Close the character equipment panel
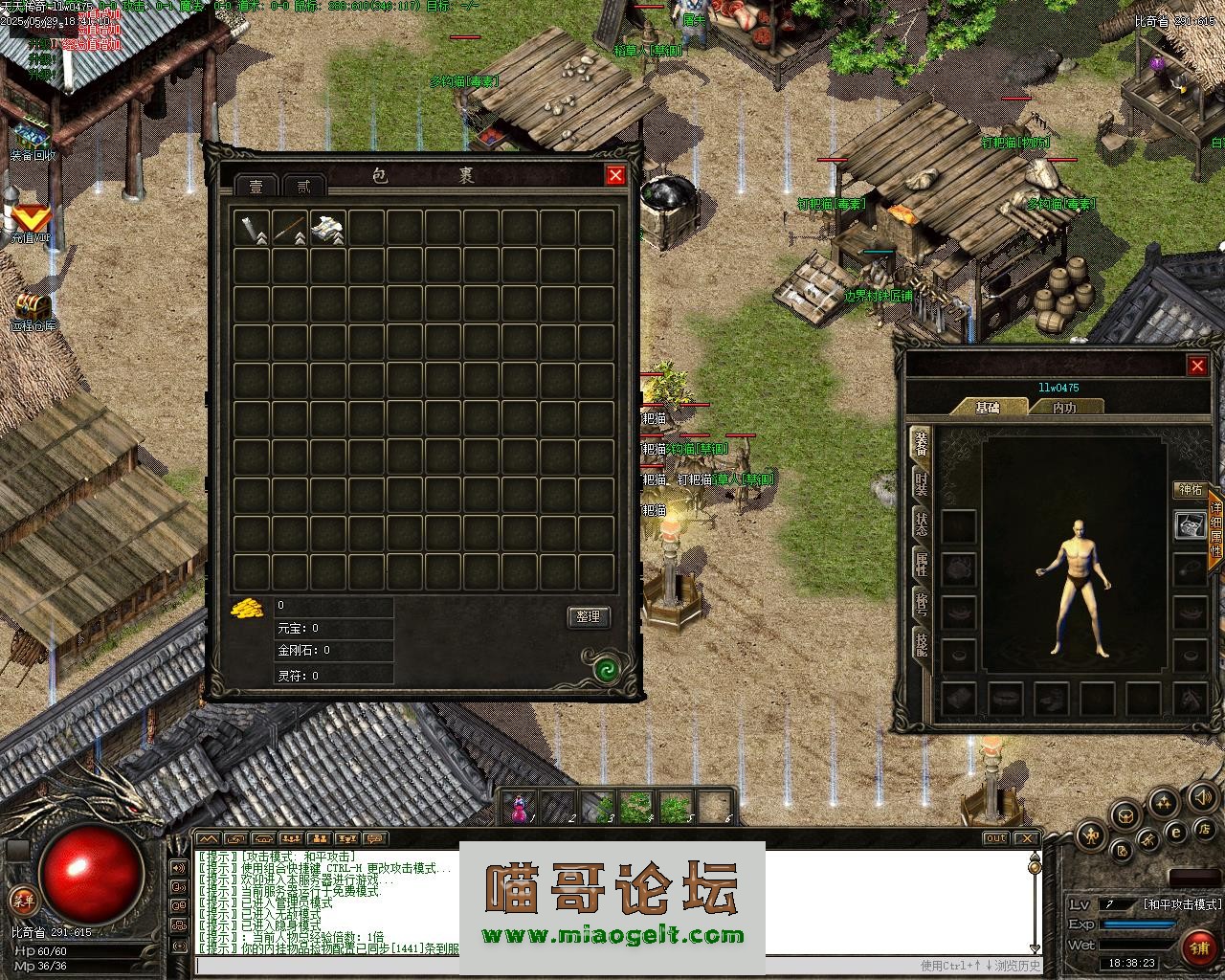The width and height of the screenshot is (1225, 980). tap(1197, 366)
